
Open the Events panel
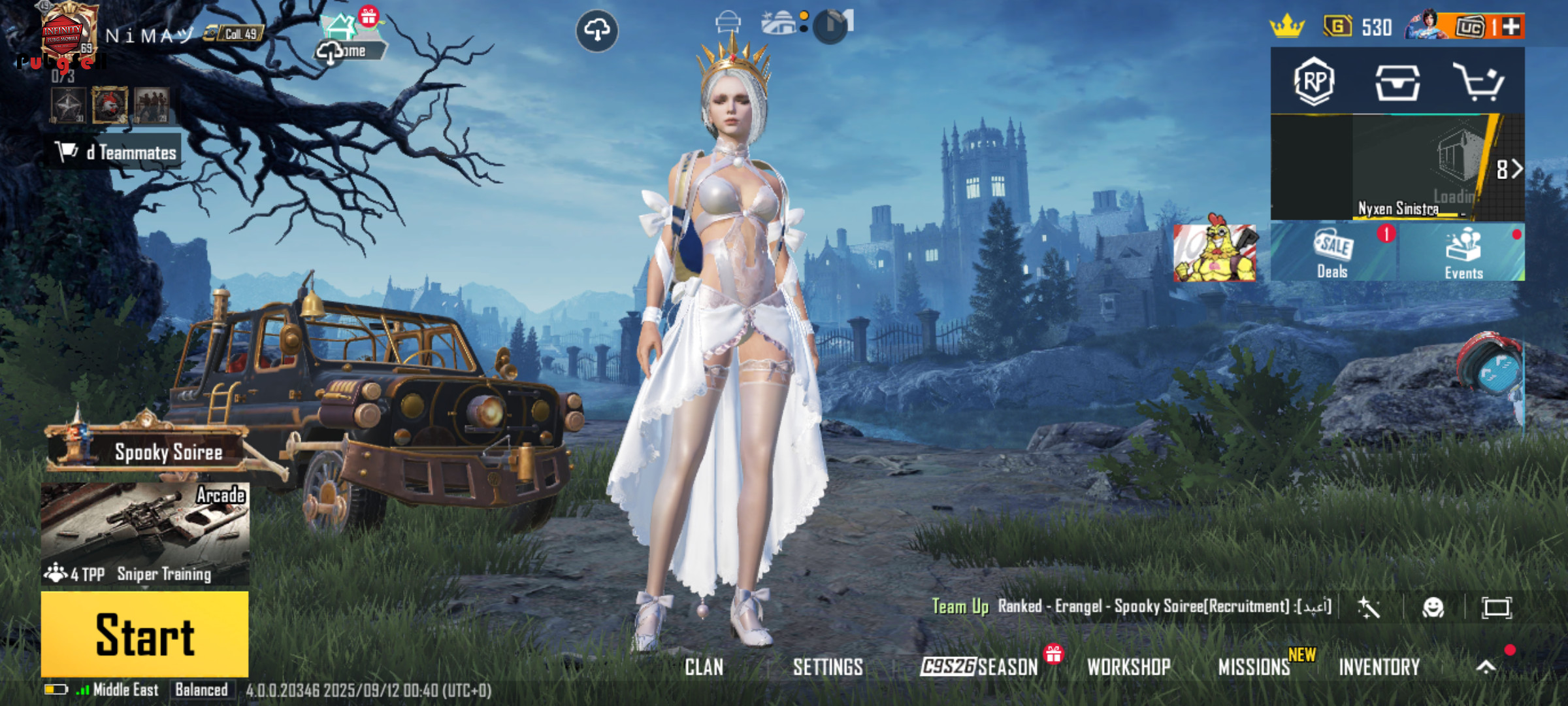(1463, 252)
